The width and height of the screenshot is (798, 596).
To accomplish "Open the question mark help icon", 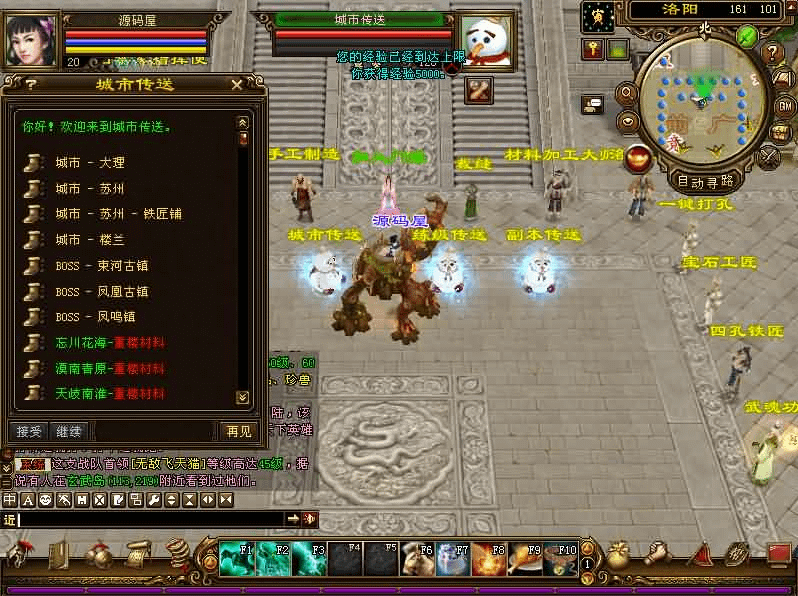I will [773, 53].
